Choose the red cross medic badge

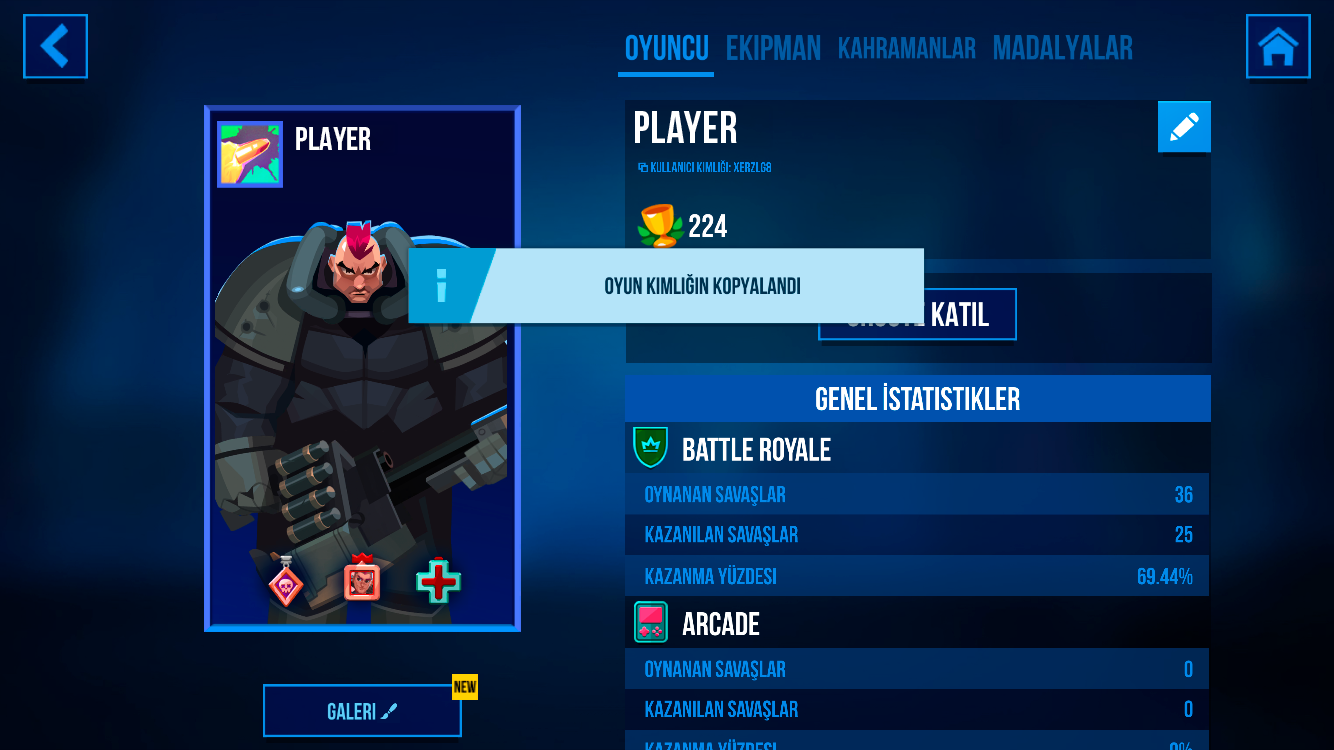point(438,581)
